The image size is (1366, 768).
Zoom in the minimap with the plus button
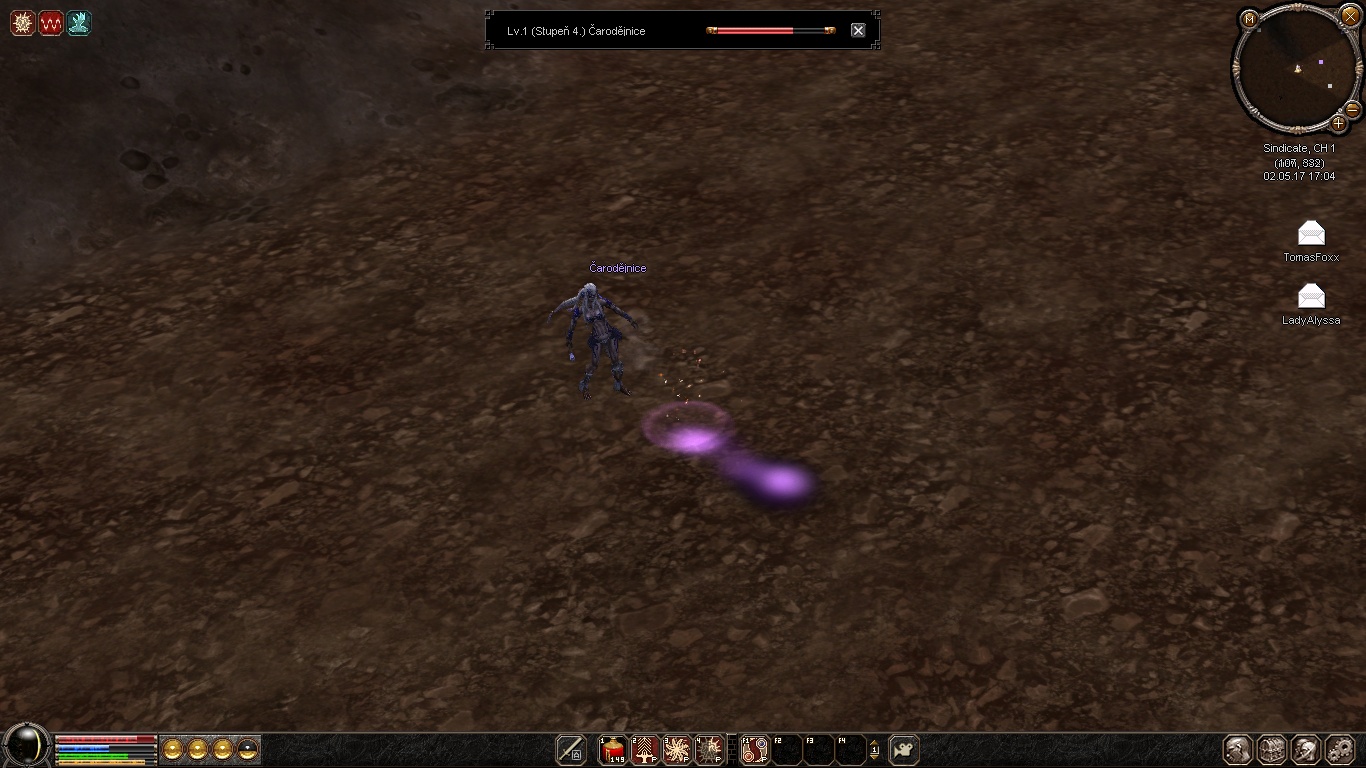click(x=1338, y=124)
